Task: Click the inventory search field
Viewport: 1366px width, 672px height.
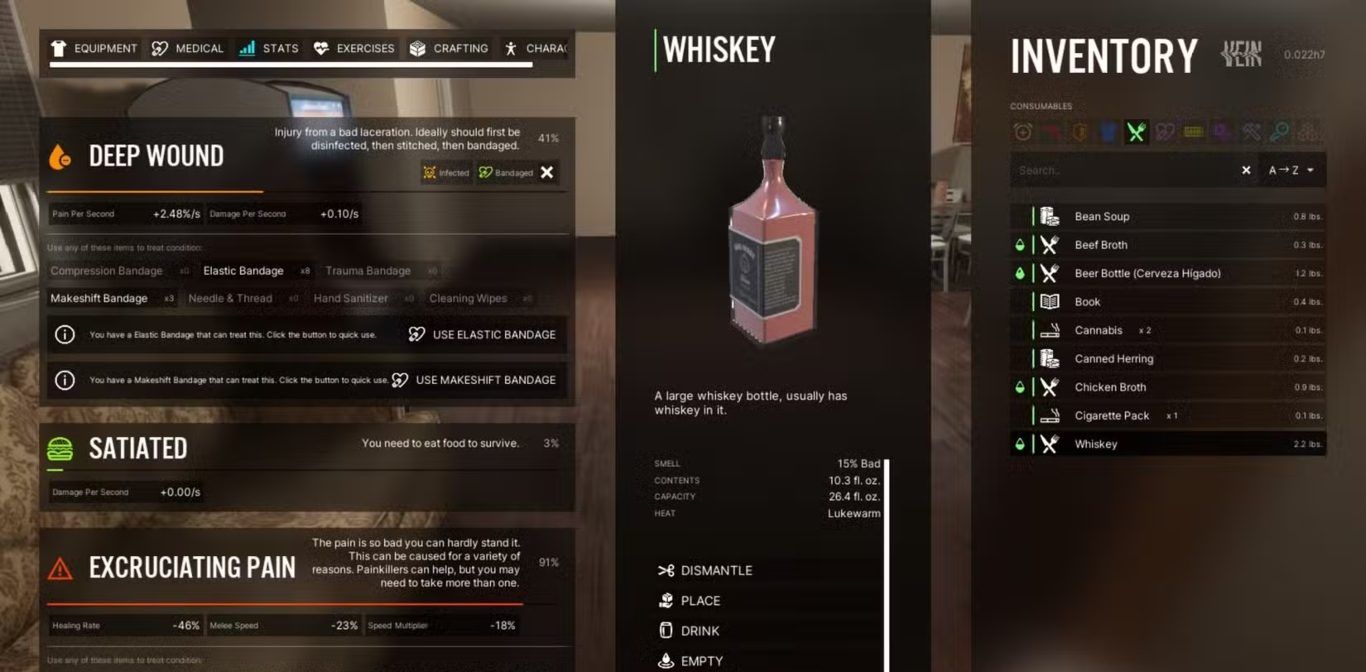Action: point(1120,171)
